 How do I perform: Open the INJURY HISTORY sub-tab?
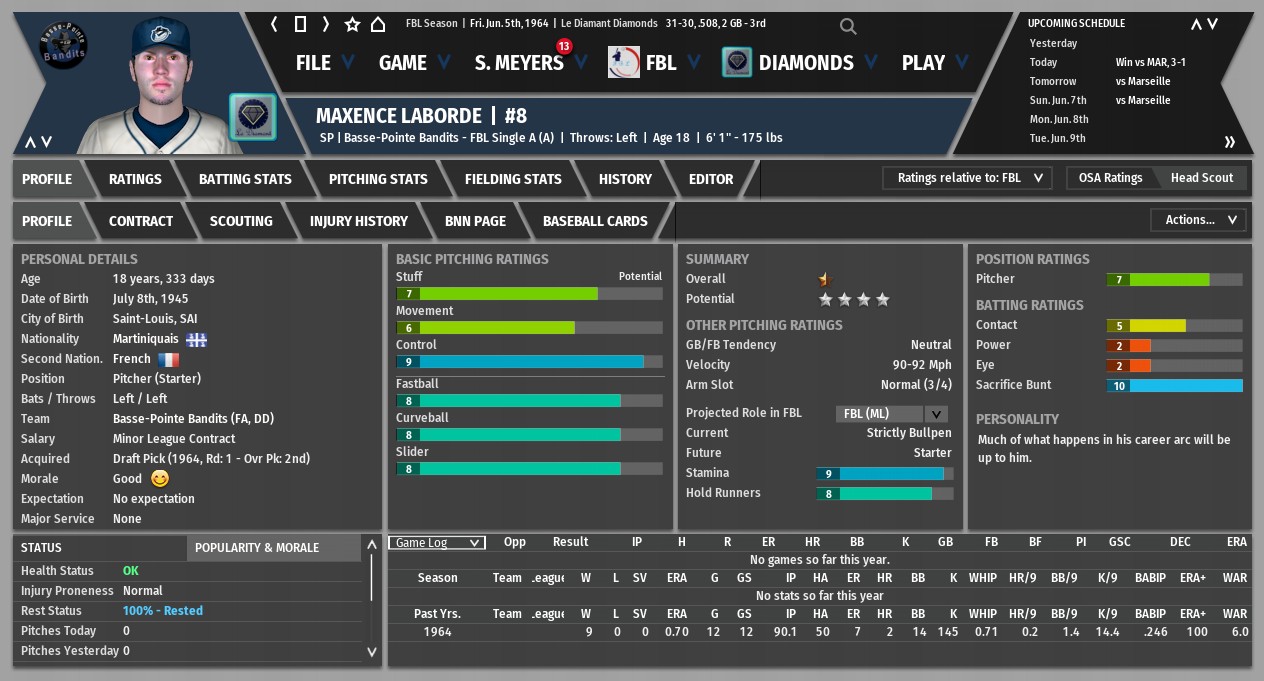(359, 221)
